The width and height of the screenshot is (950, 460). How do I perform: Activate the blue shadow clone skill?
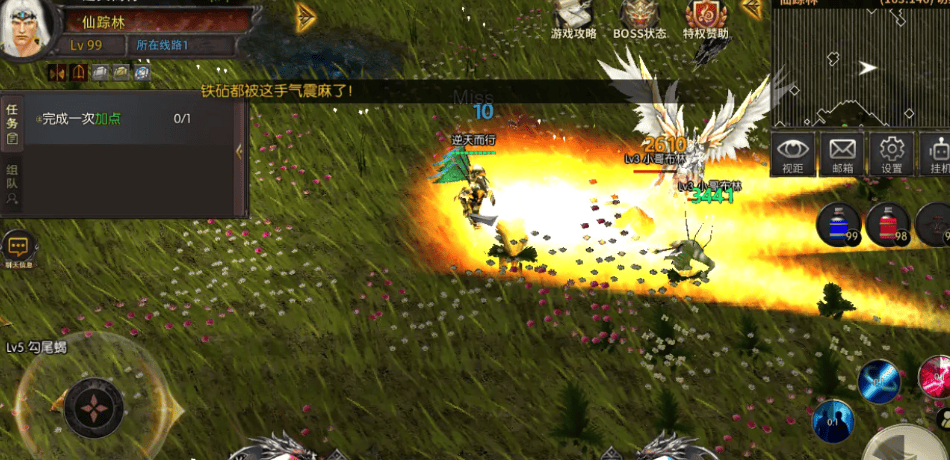[833, 421]
